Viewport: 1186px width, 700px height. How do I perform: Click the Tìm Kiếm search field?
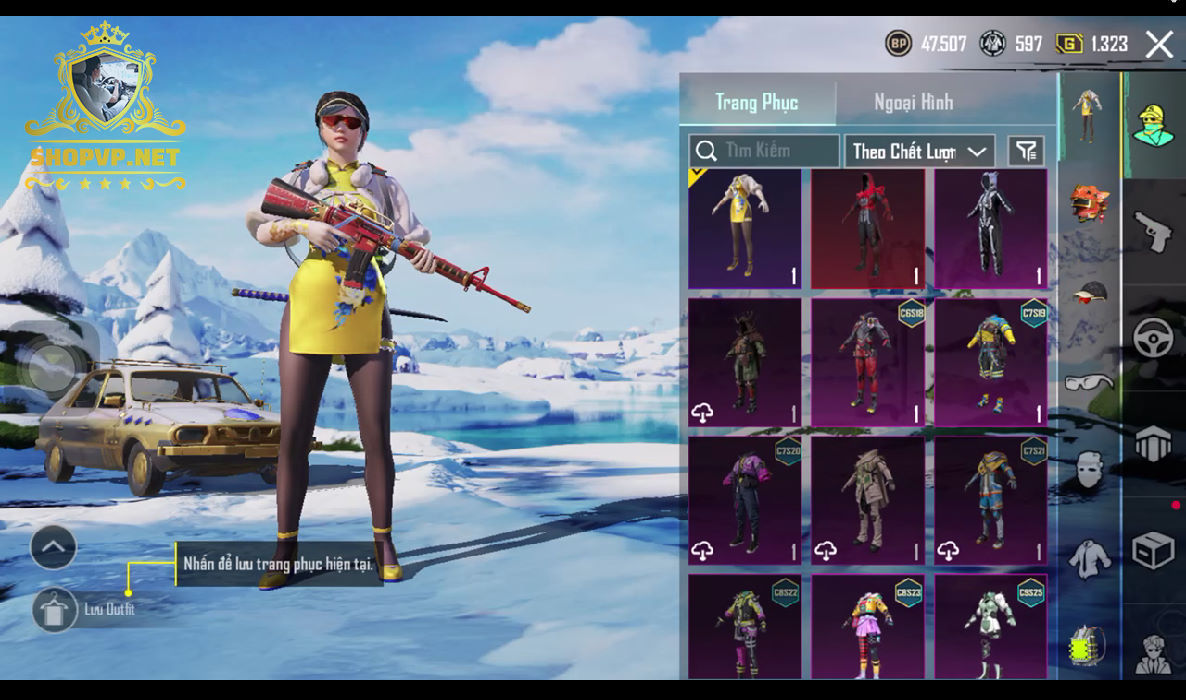tap(765, 151)
